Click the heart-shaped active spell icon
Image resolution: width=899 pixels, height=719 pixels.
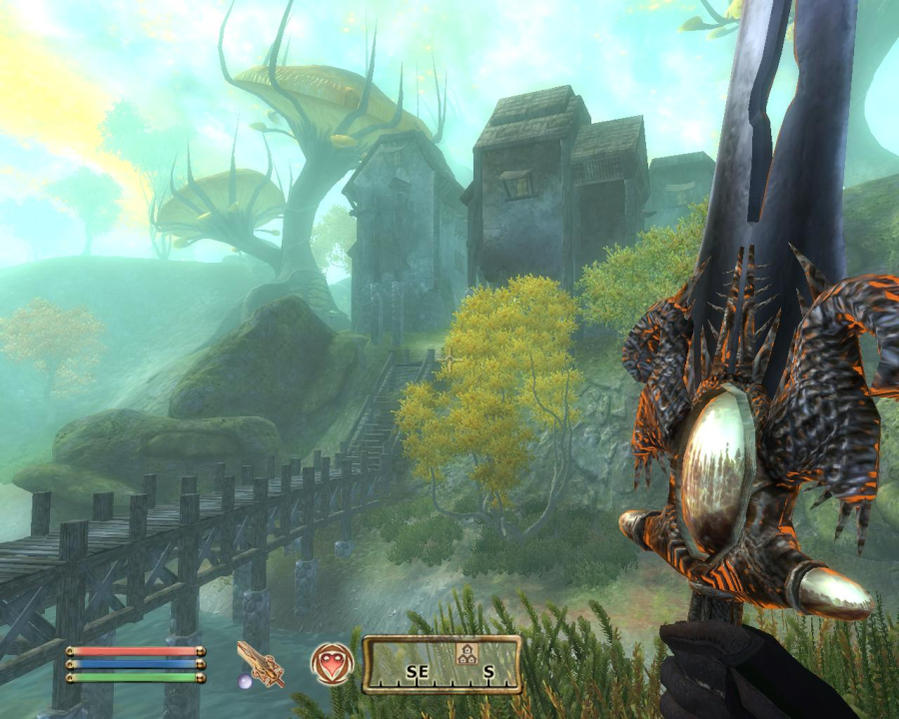(331, 663)
